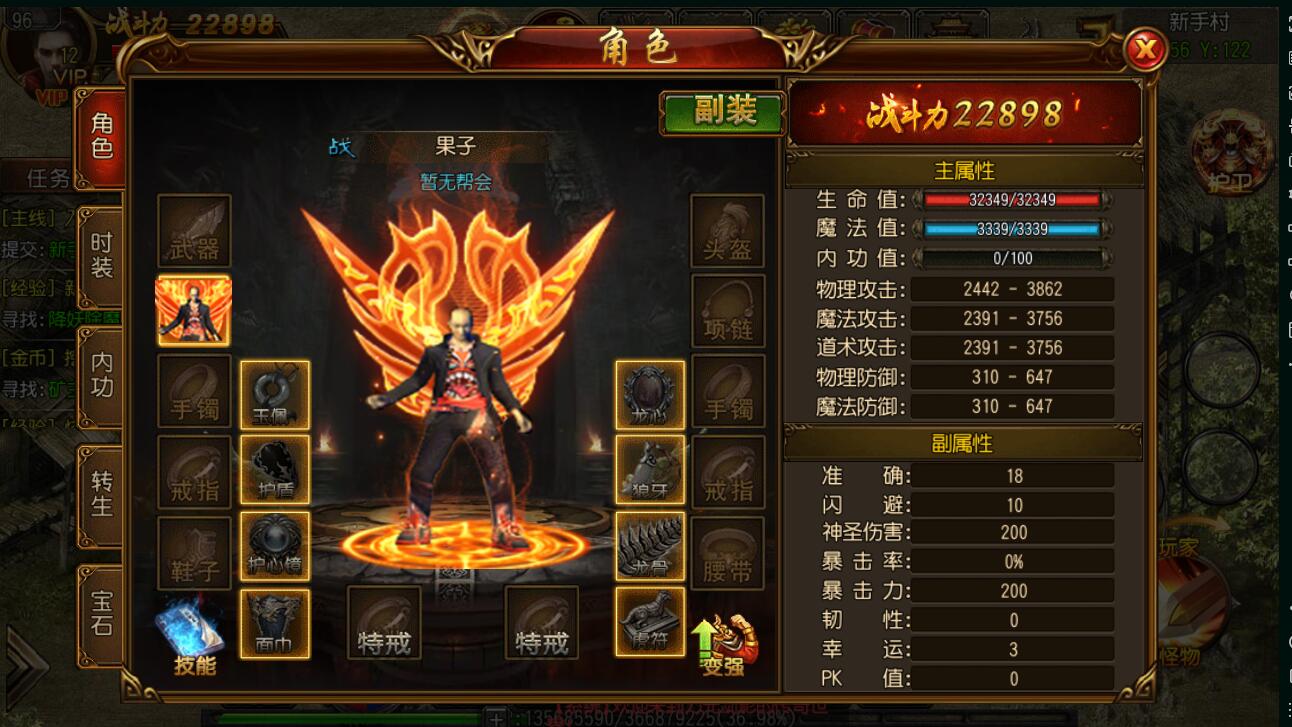Switch to the 时装 fashion tab
Screen dimensions: 1292x727
(x=102, y=256)
